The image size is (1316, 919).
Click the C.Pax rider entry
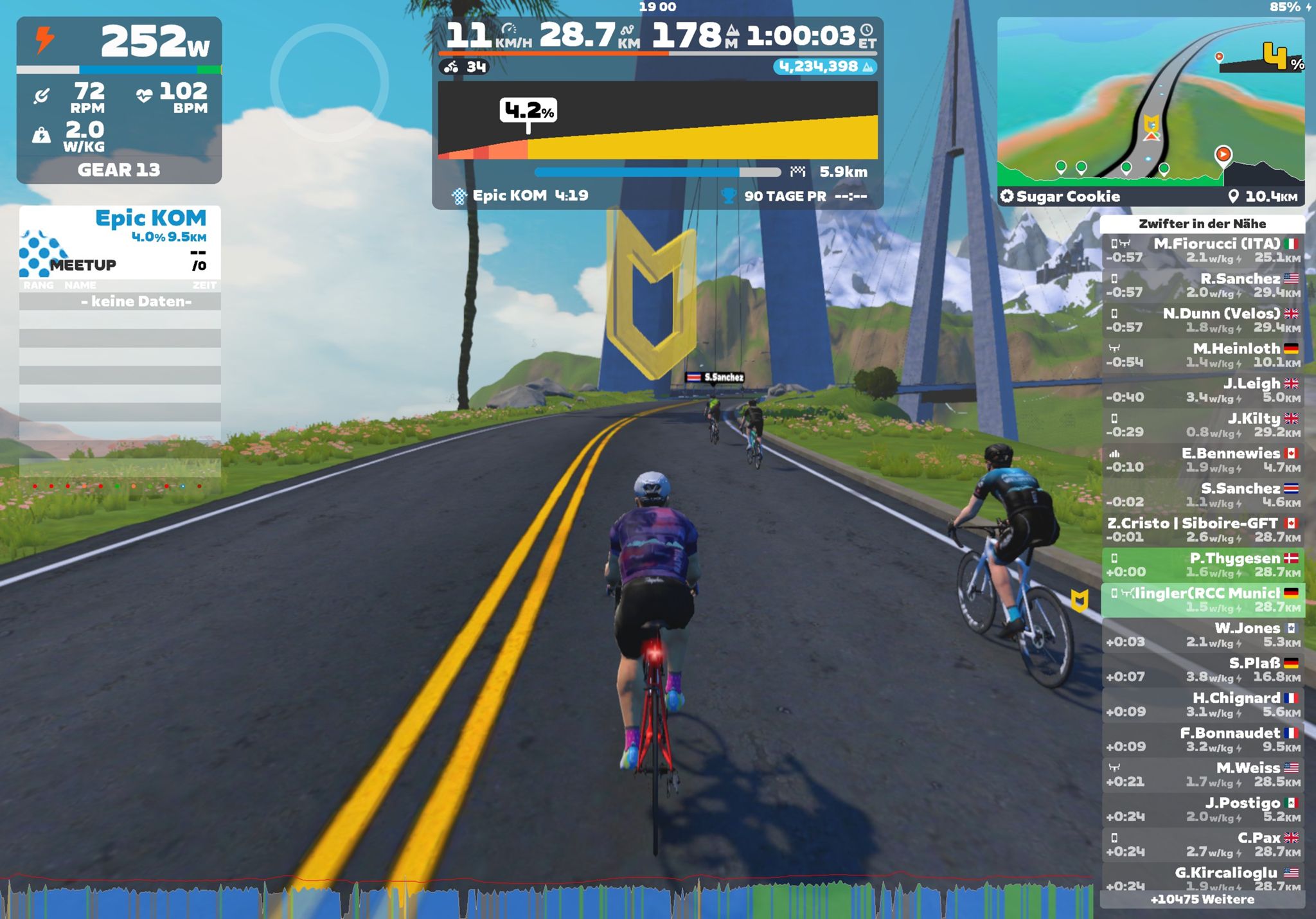point(1202,844)
